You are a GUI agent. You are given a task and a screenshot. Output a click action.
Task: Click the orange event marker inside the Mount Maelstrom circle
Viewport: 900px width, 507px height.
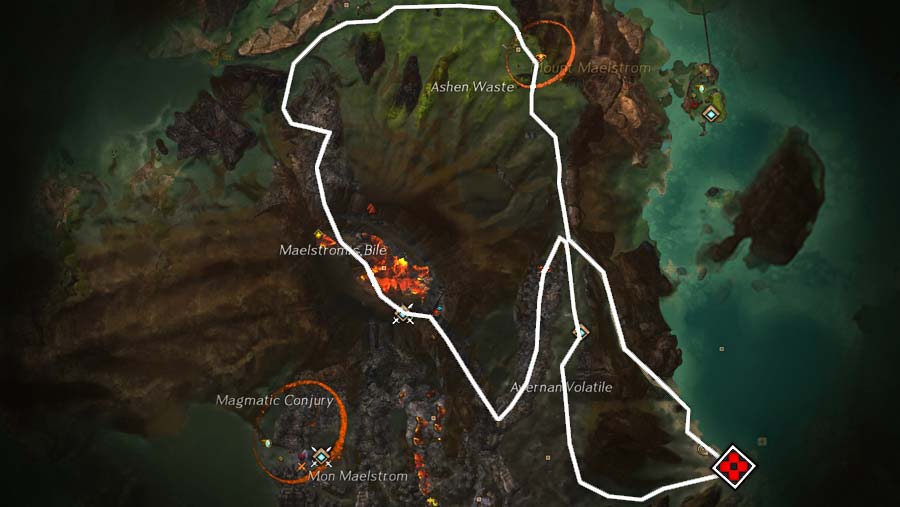click(541, 57)
